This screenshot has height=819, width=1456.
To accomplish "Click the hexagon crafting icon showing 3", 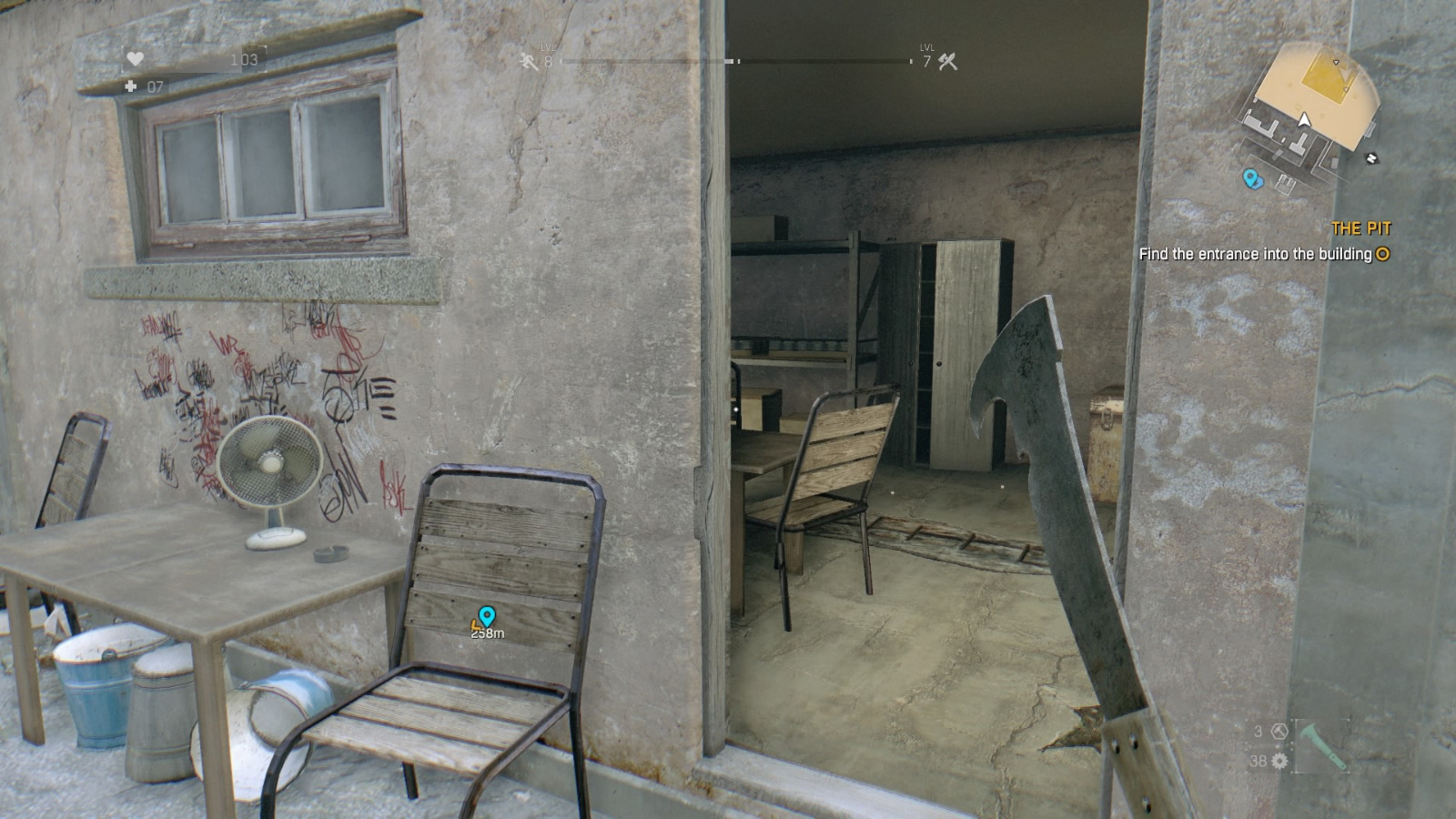I will pyautogui.click(x=1279, y=731).
